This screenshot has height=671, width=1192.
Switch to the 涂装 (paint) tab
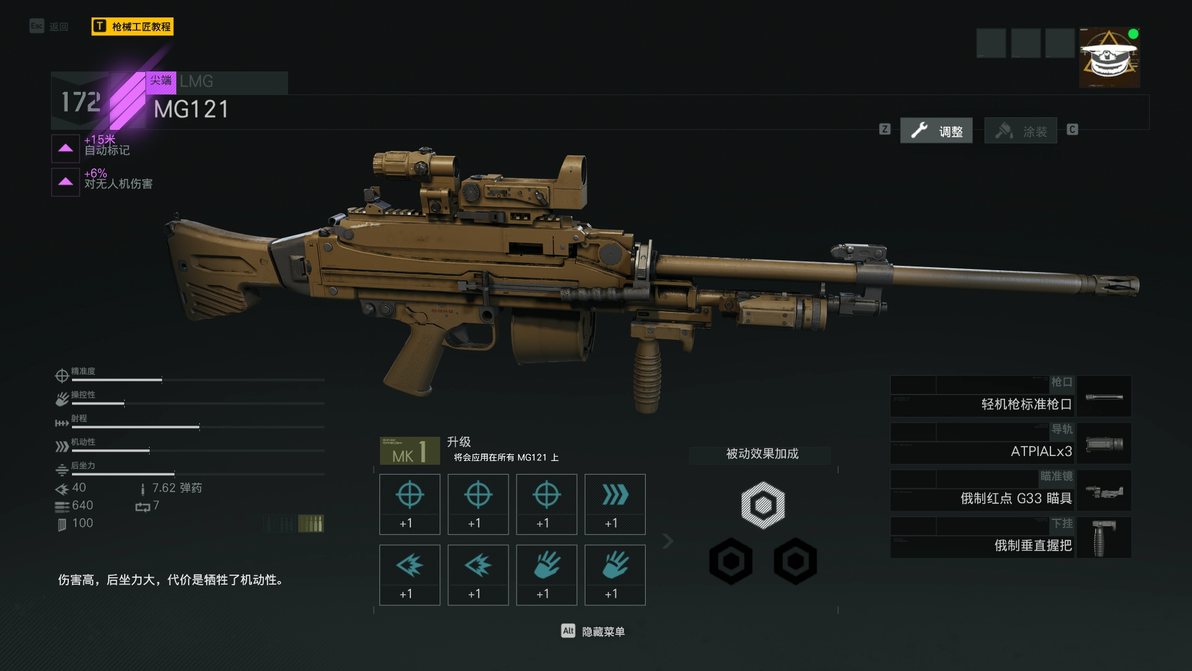point(1021,131)
